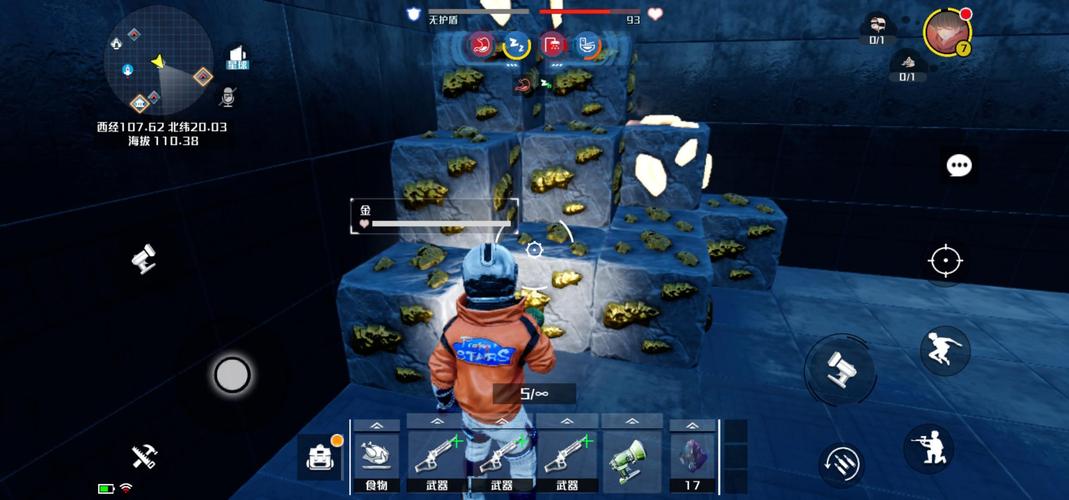Tap the crouching soldier button
The image size is (1069, 500).
coord(928,447)
